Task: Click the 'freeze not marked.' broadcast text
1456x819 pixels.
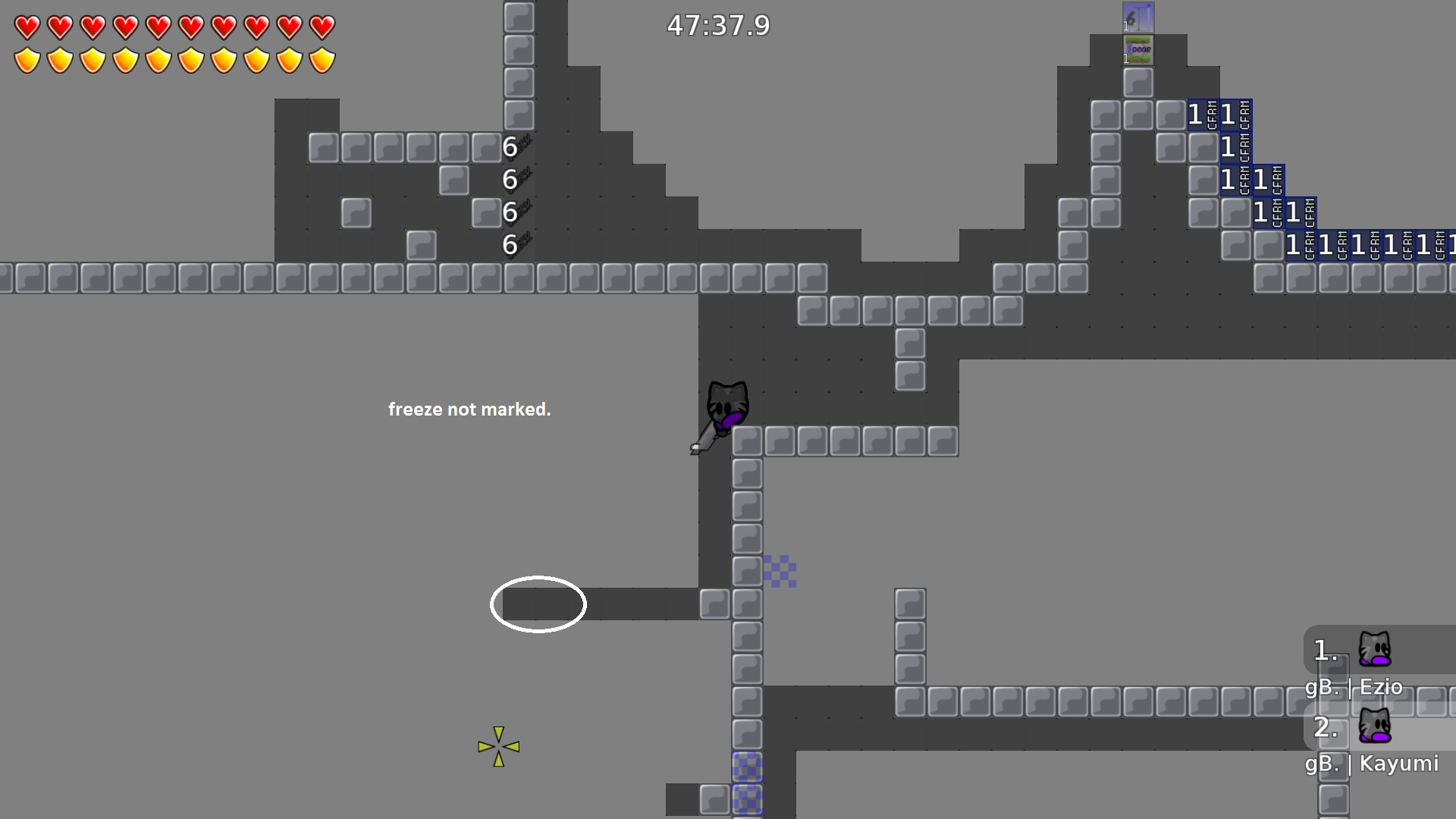Action: point(471,409)
